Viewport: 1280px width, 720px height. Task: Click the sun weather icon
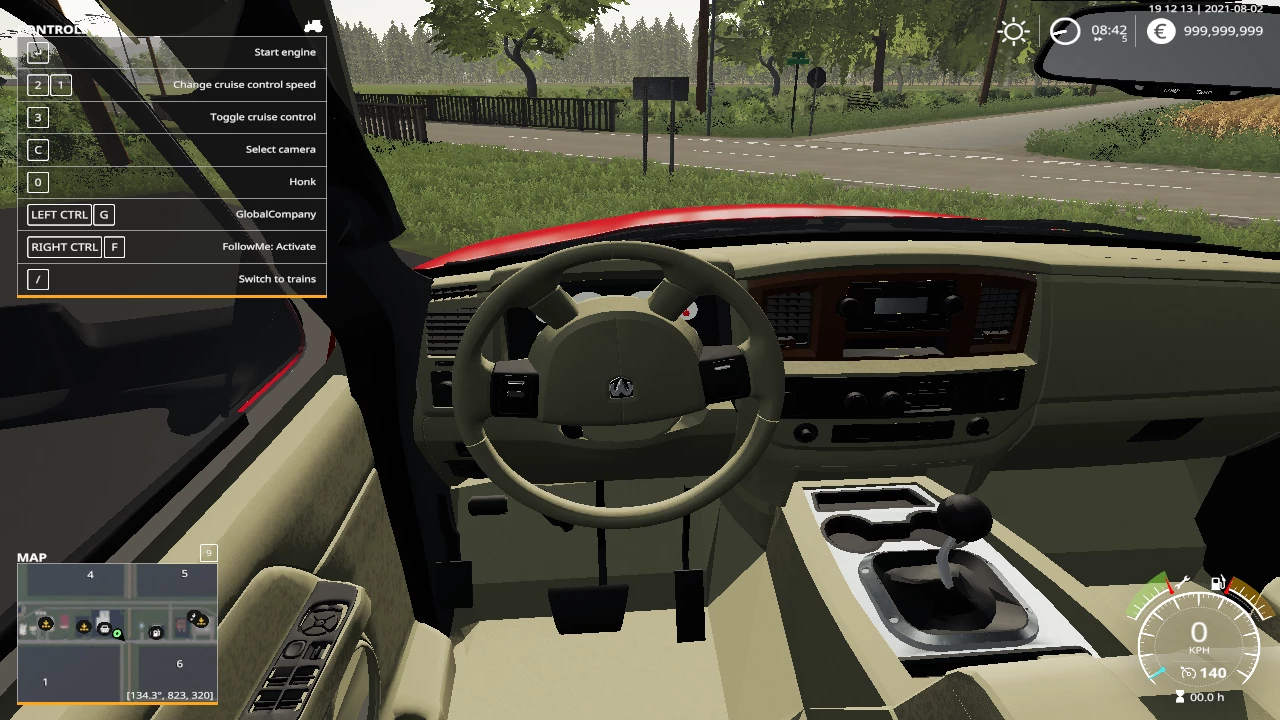point(1014,32)
